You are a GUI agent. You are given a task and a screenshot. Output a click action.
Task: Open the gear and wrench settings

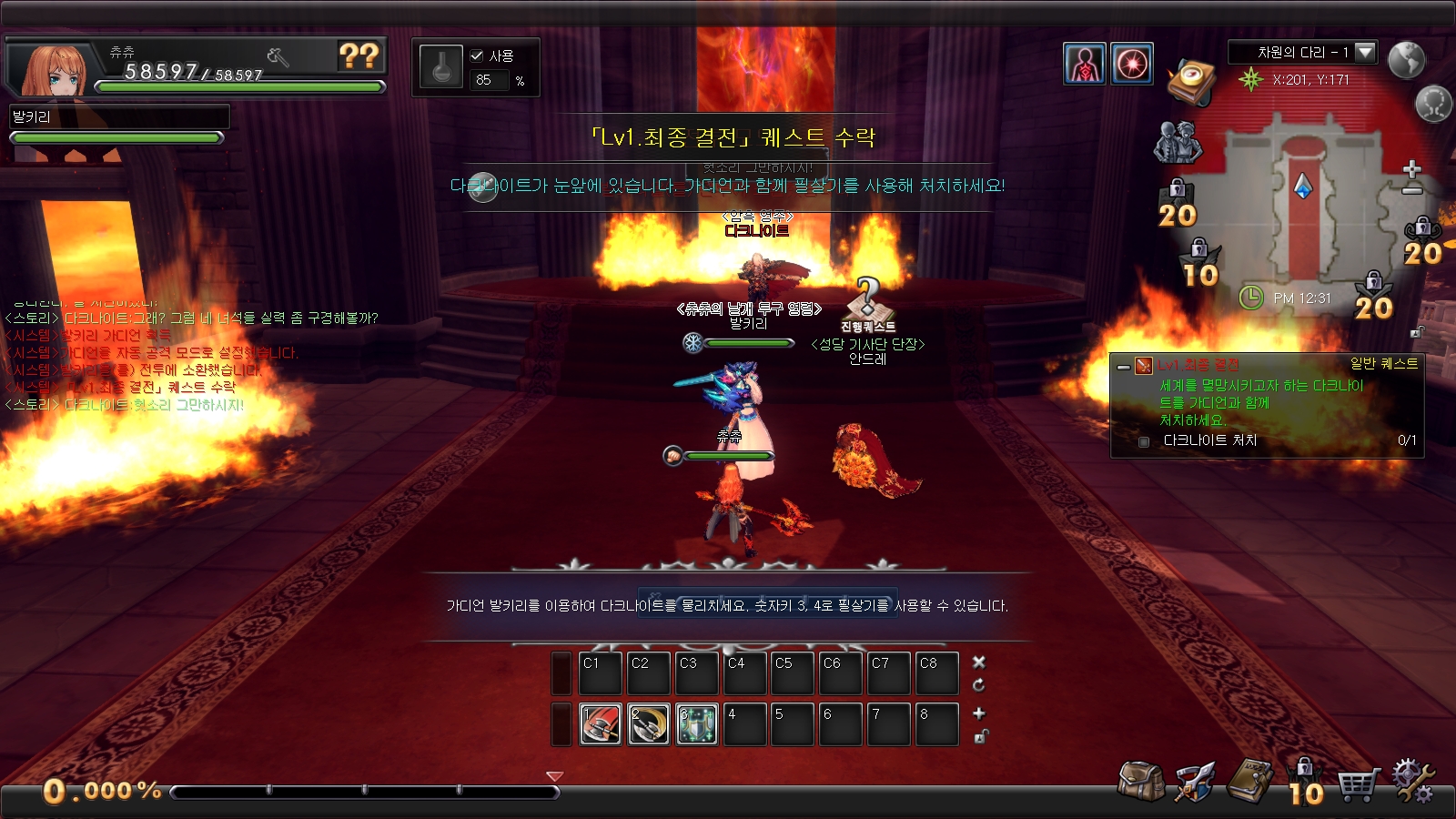[1412, 782]
